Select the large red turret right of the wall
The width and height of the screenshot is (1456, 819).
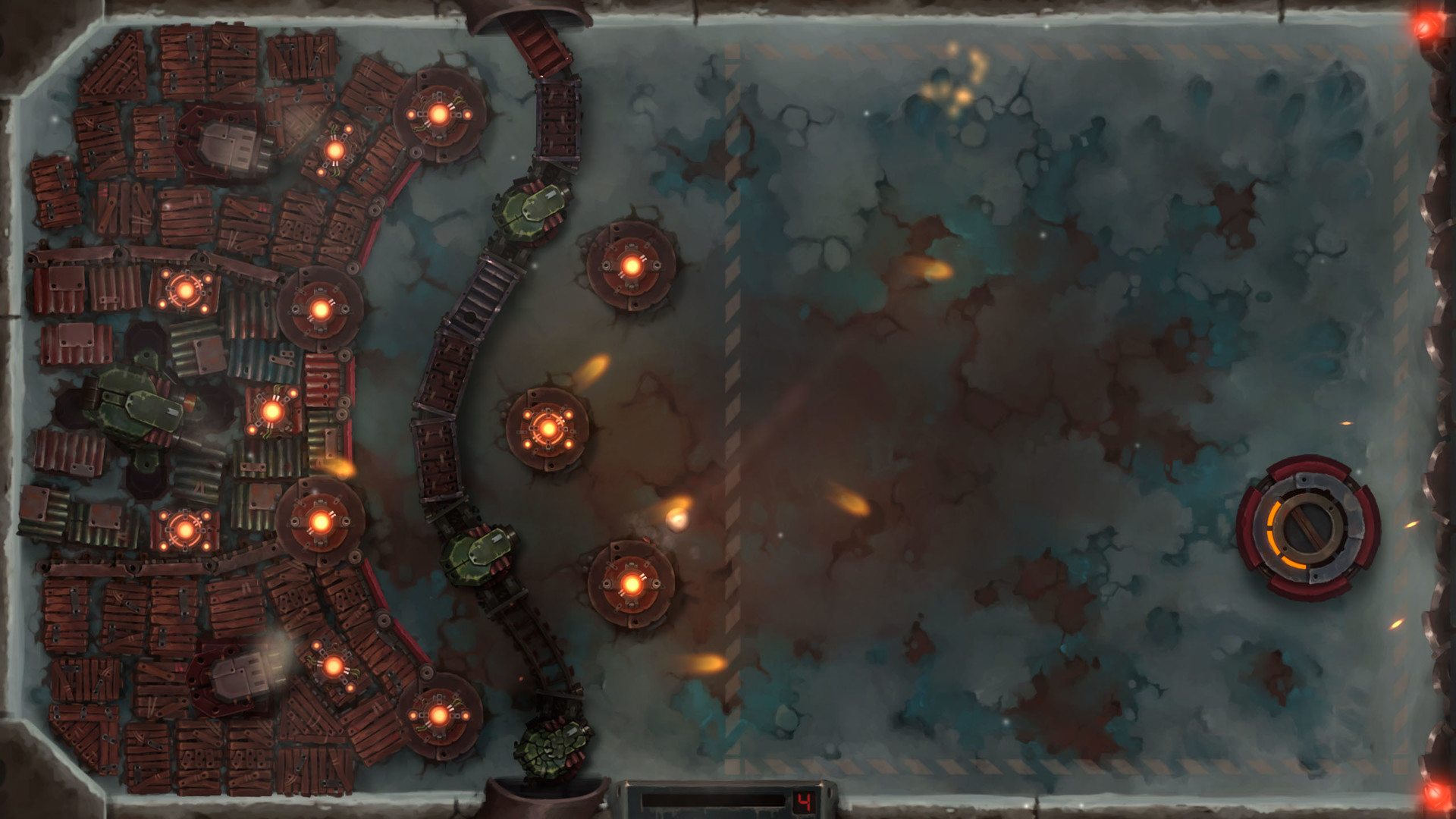pyautogui.click(x=631, y=265)
